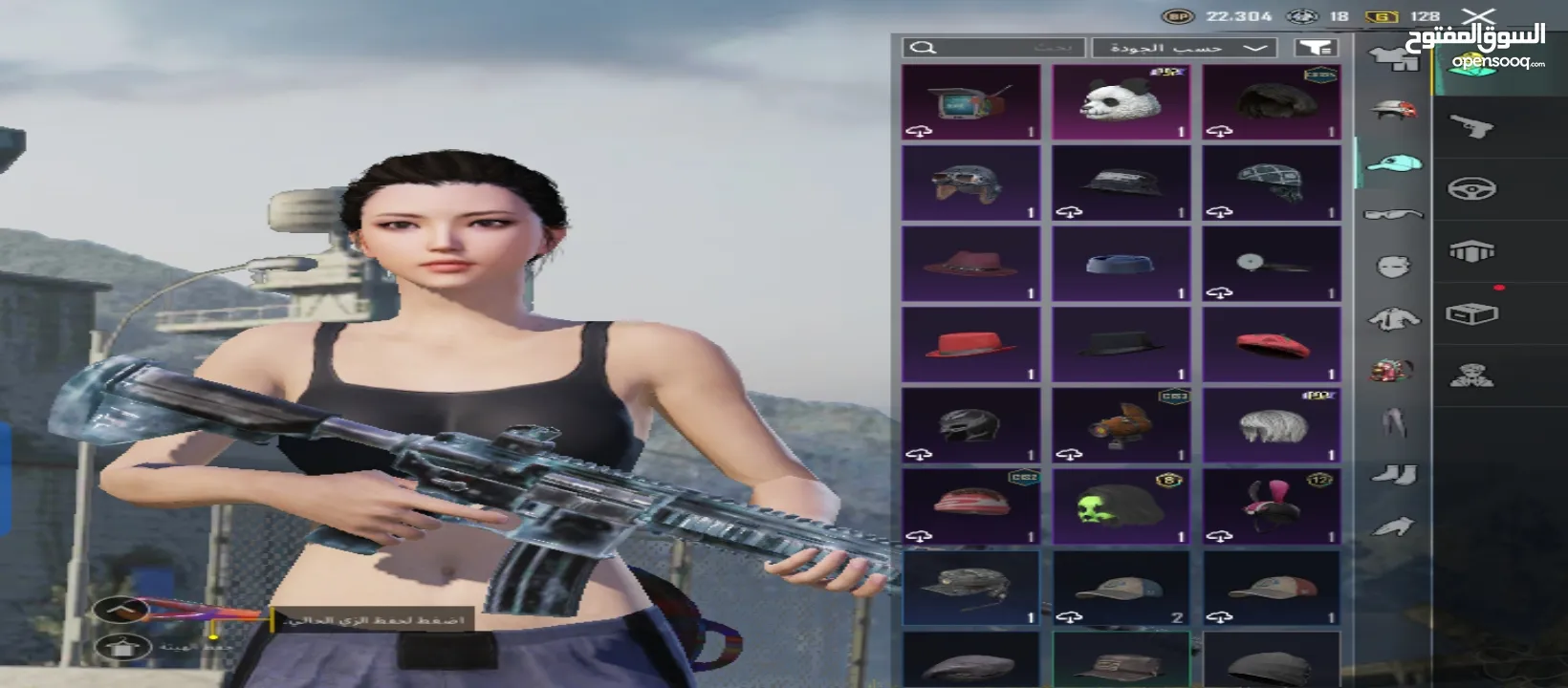Select the white wig hairstyle
Viewport: 1568px width, 688px height.
click(1271, 425)
